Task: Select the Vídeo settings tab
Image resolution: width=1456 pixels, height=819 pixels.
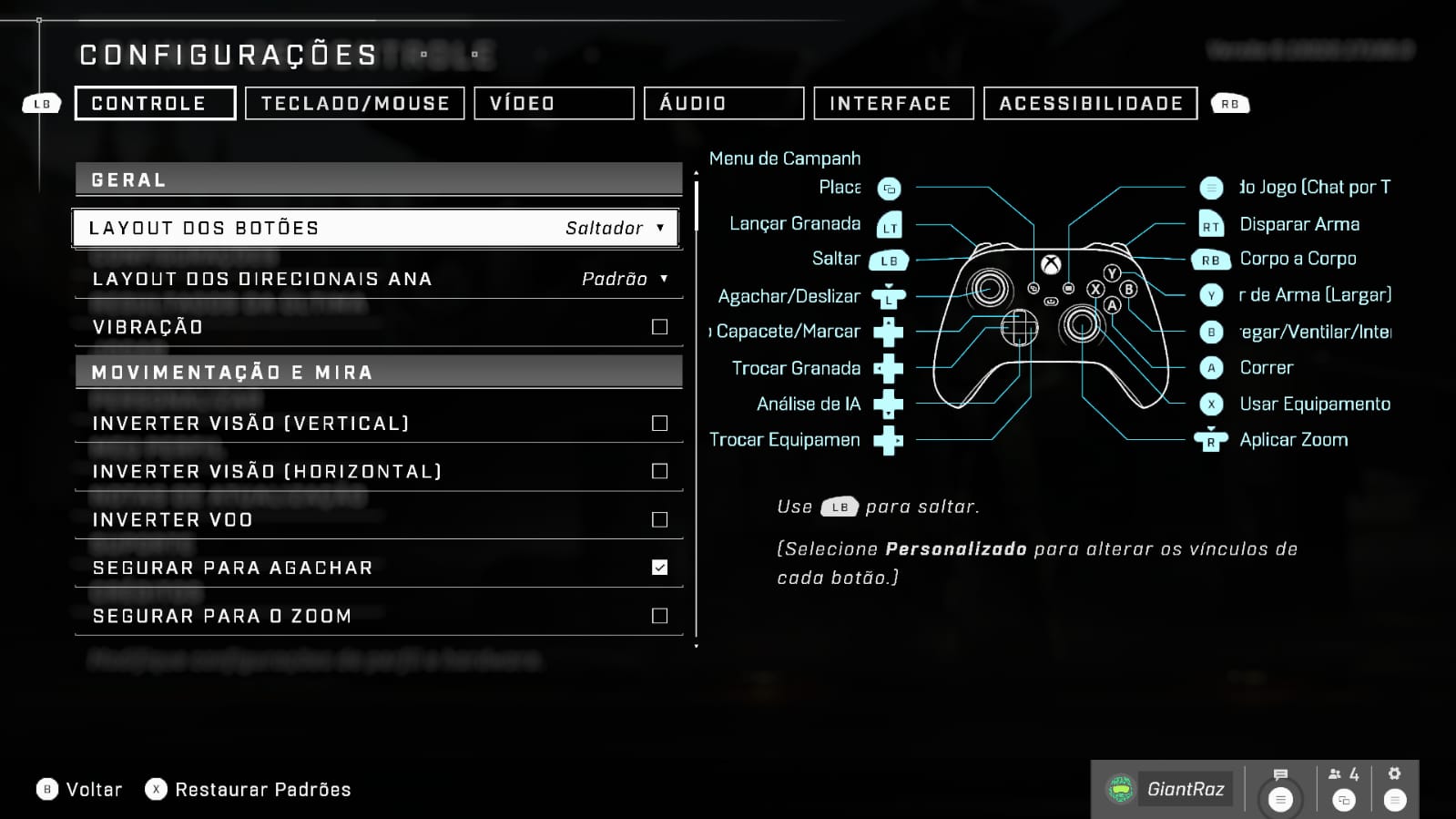Action: (554, 103)
